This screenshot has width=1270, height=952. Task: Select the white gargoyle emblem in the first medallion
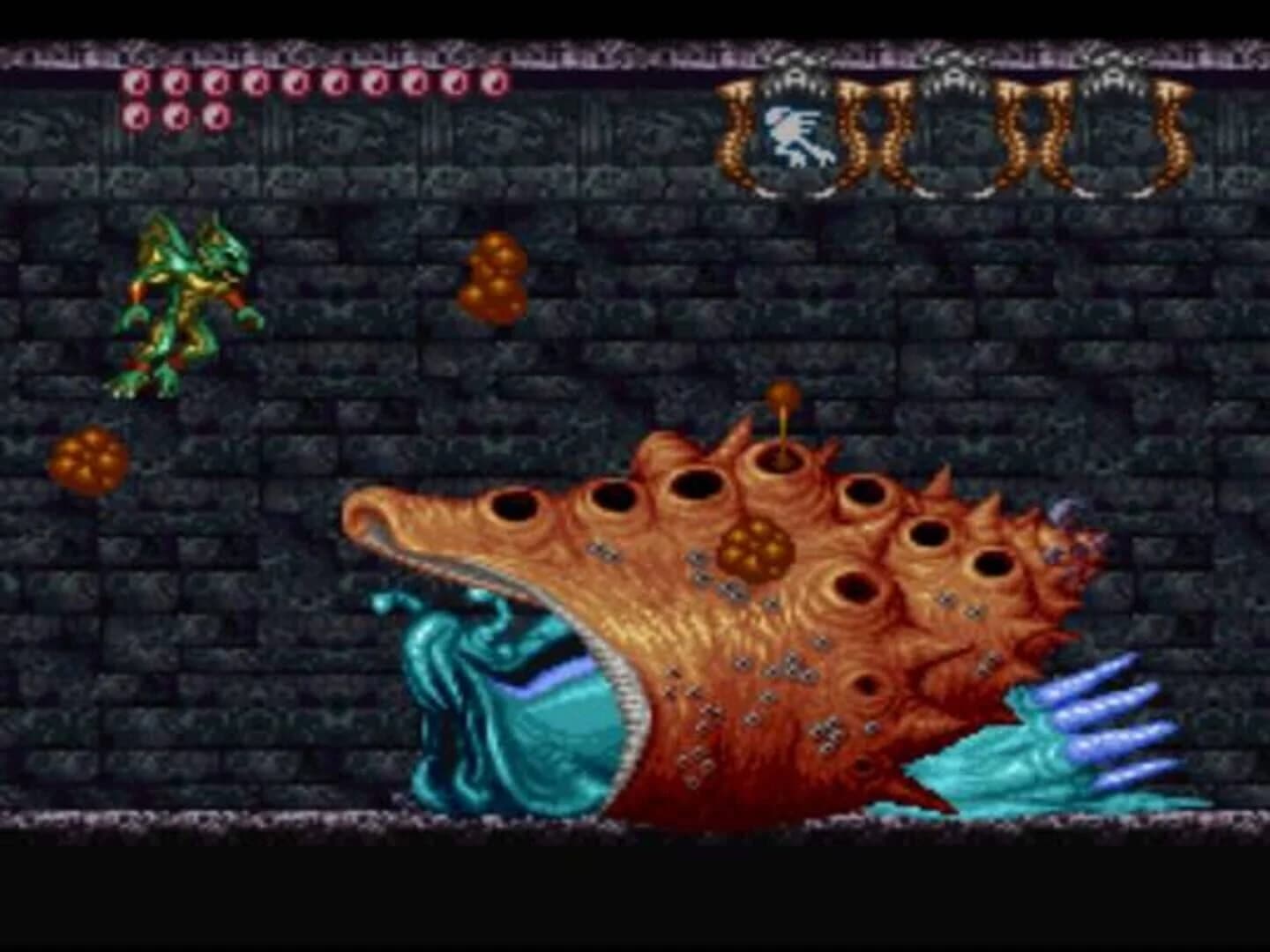click(x=794, y=132)
